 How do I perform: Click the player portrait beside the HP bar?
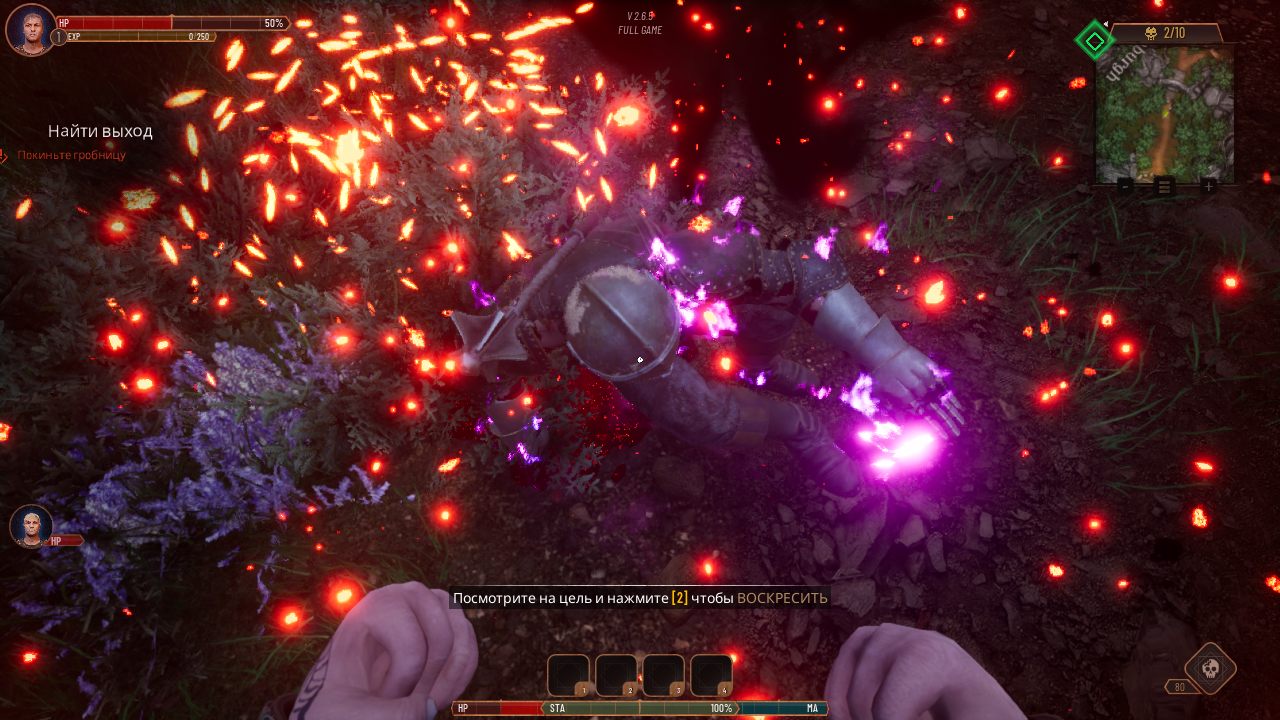30,28
